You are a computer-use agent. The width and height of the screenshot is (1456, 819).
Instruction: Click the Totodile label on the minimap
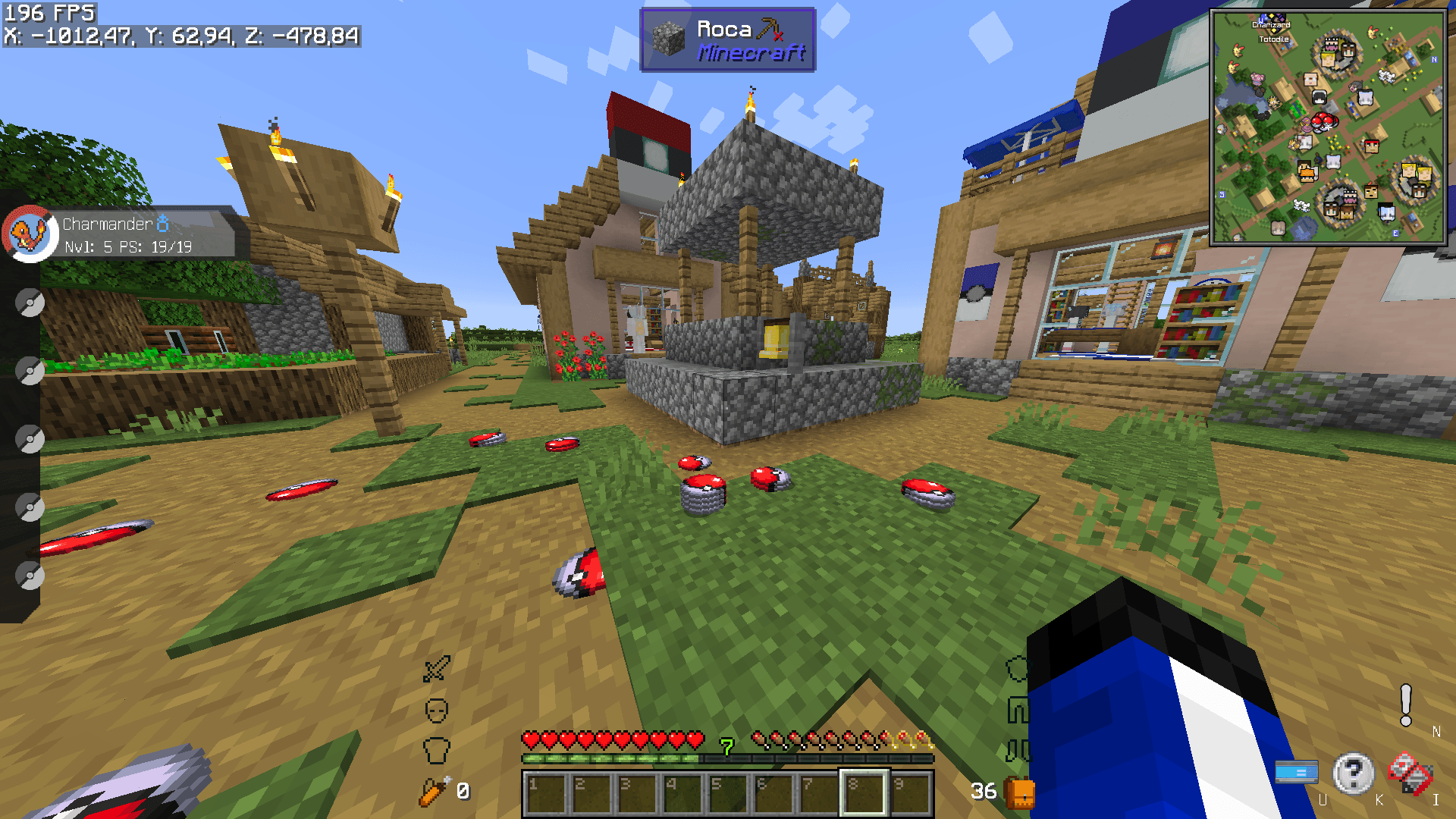pyautogui.click(x=1273, y=39)
